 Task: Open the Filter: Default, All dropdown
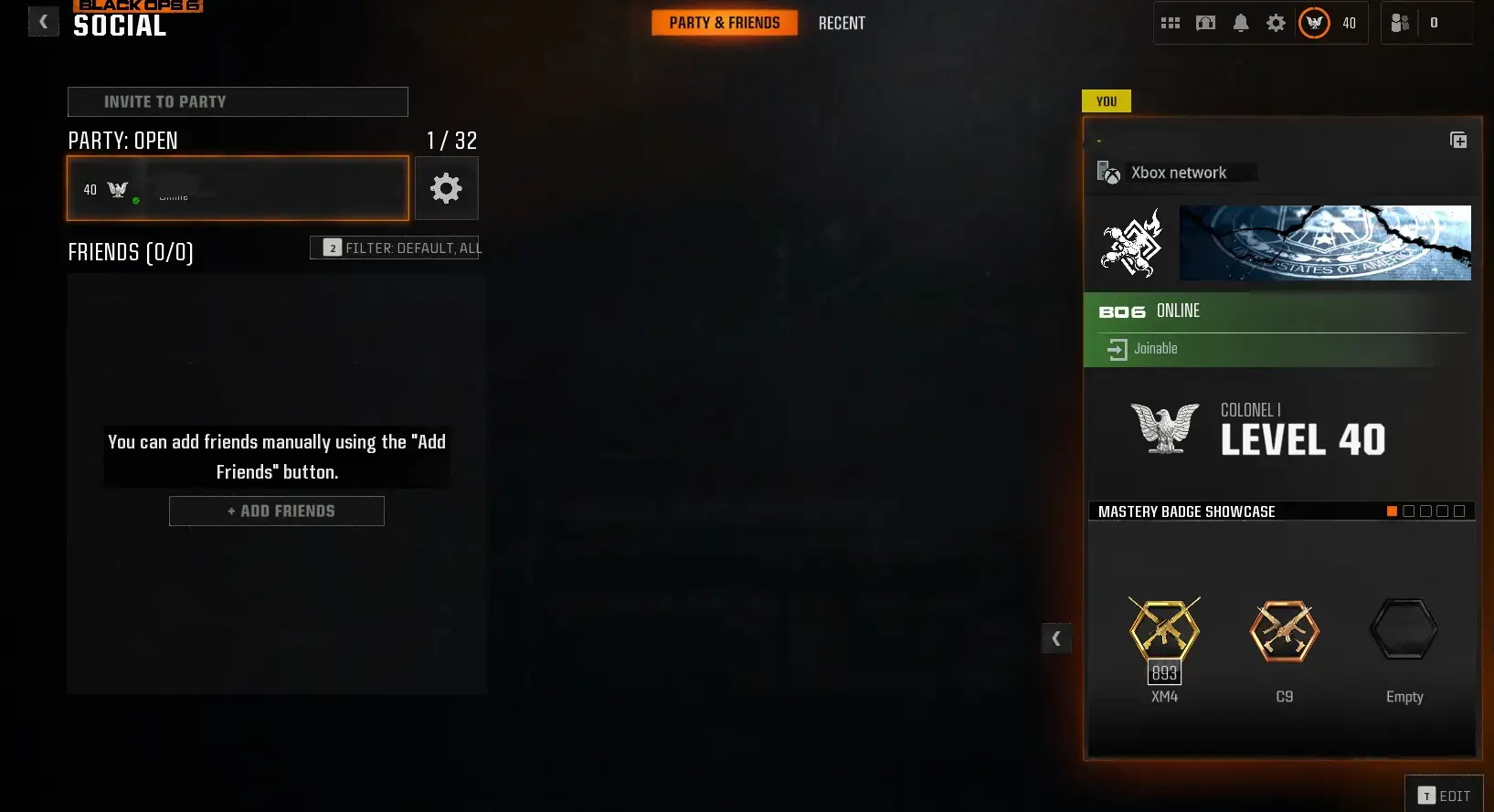[395, 248]
